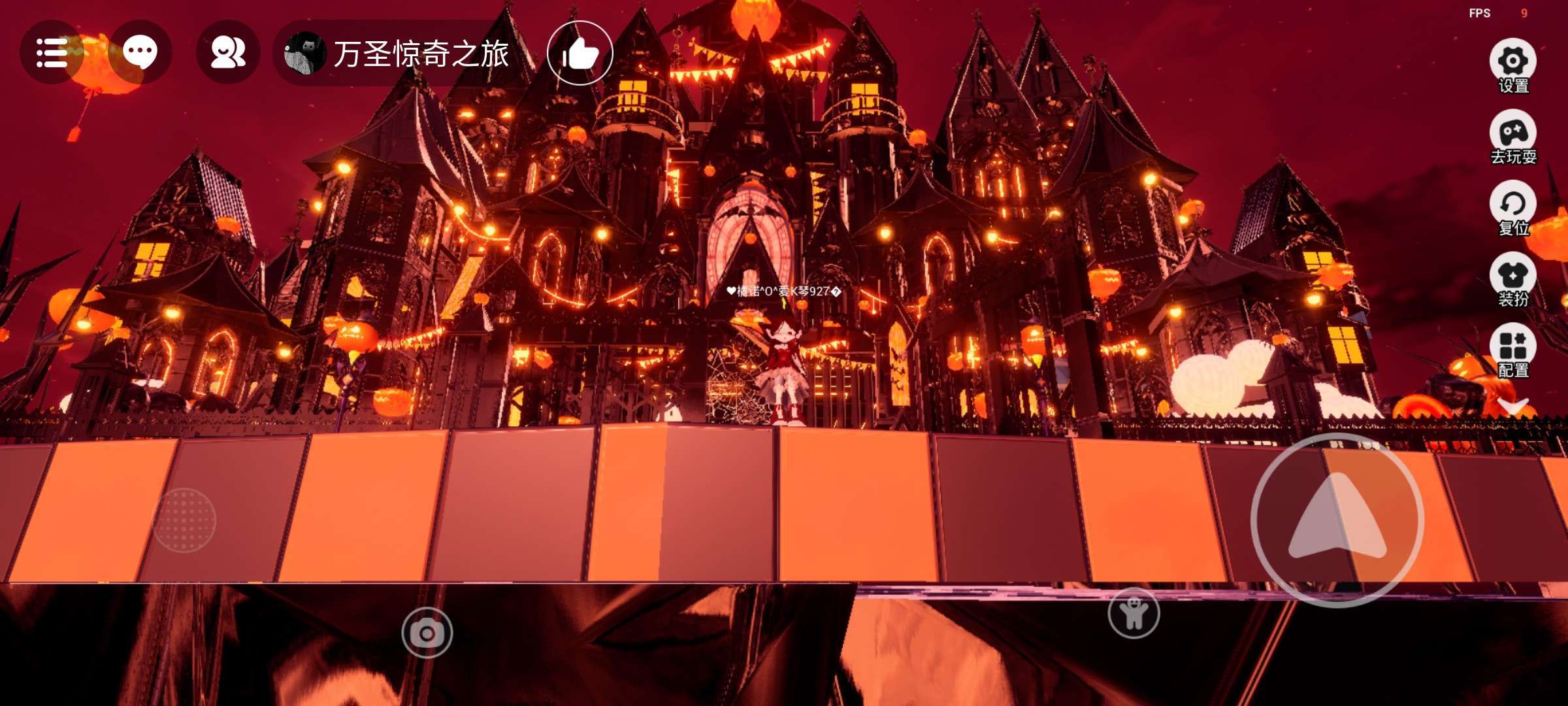
Task: Open the list menu icon
Action: 52,53
